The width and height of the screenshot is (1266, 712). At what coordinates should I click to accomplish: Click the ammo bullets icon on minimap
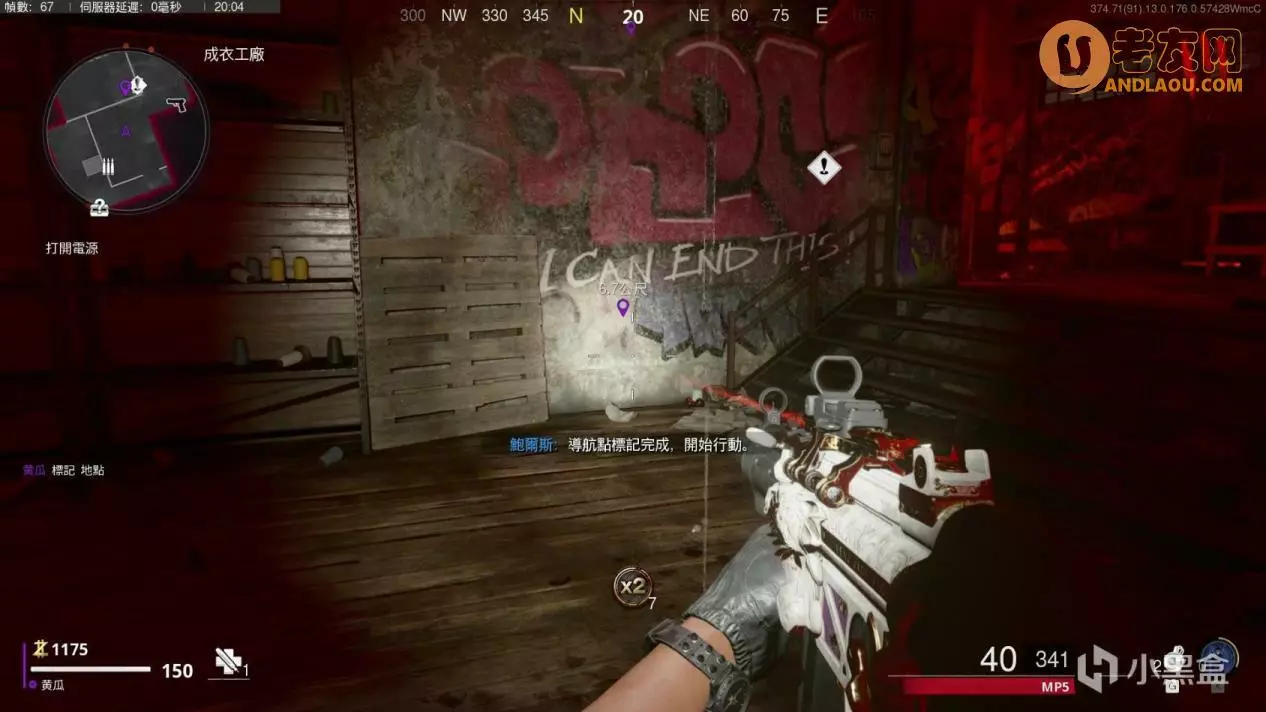point(107,168)
